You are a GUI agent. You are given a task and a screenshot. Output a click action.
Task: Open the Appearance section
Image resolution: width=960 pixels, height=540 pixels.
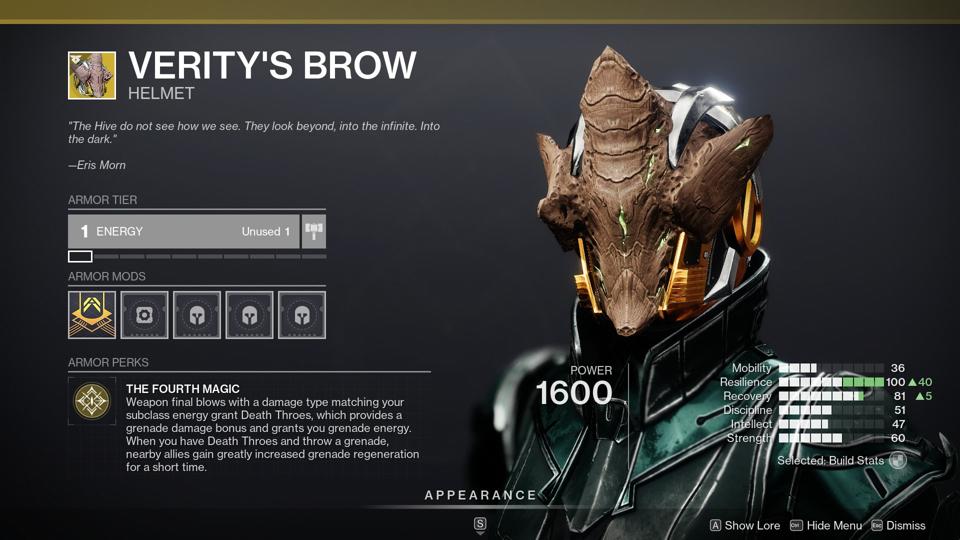tap(480, 496)
